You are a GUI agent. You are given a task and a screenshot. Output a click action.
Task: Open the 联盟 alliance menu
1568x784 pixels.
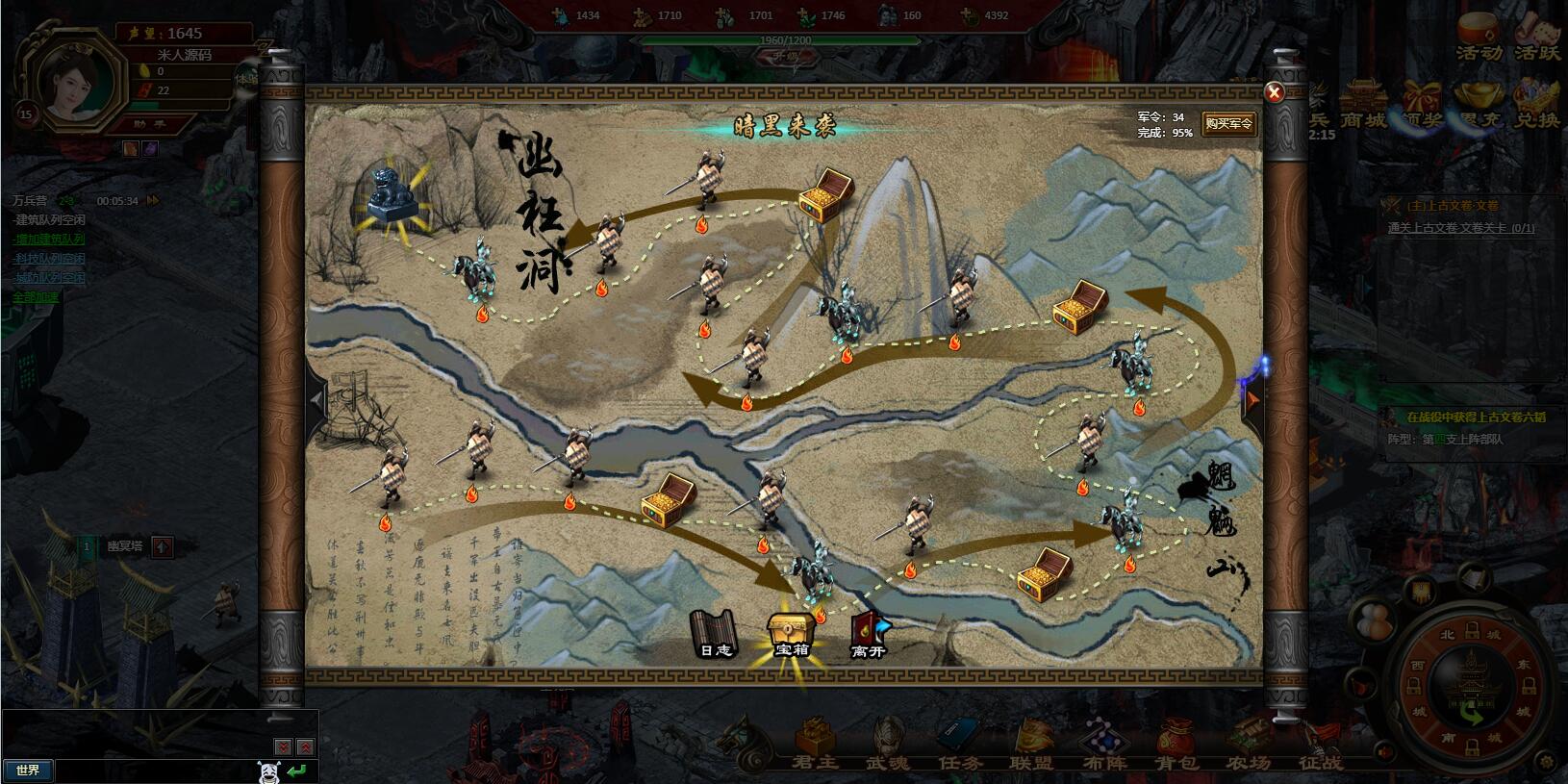[x=1031, y=747]
